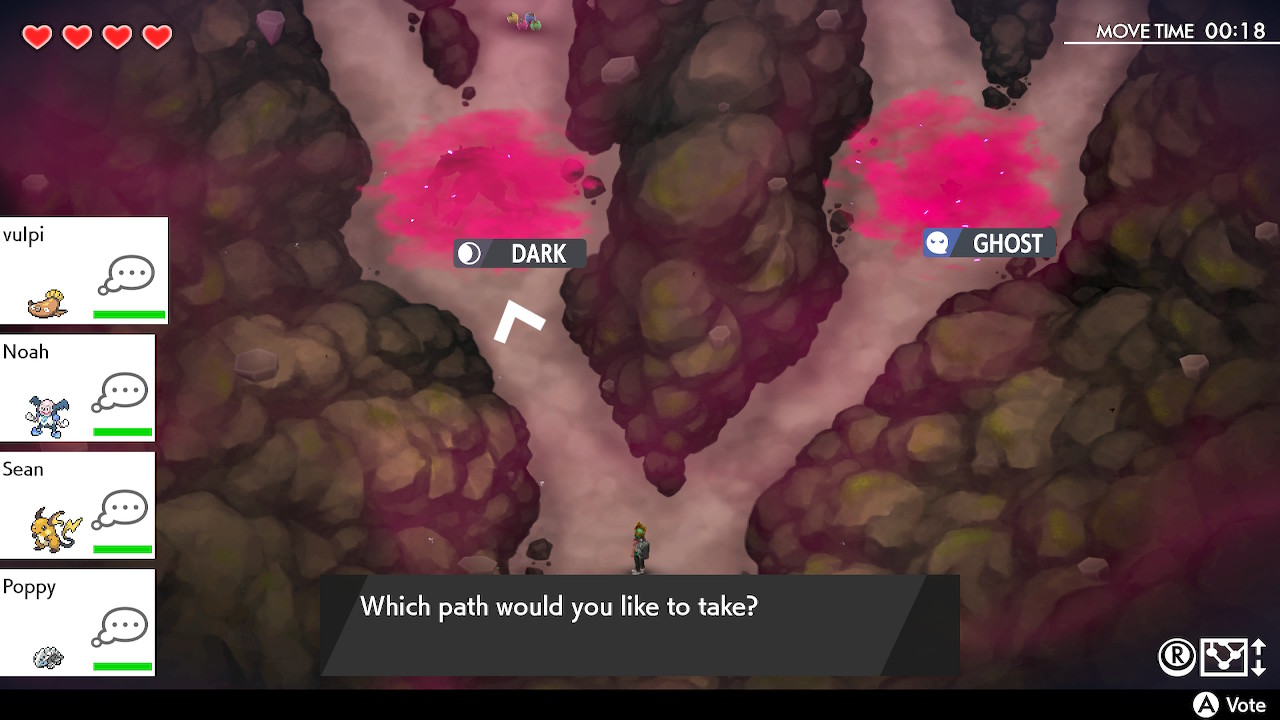Screen dimensions: 1280x720
Task: Select Noah's player card
Action: pyautogui.click(x=78, y=388)
